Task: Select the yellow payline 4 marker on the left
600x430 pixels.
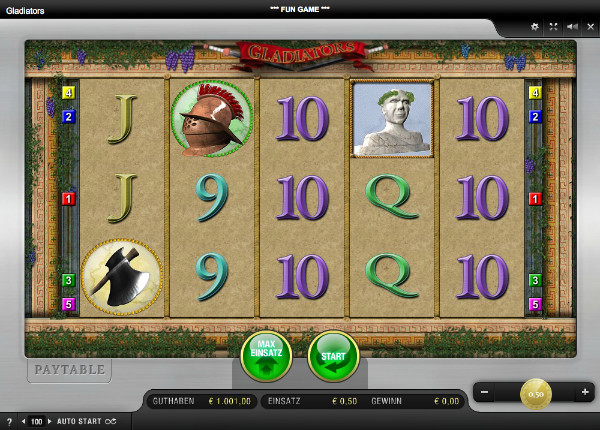Action: (69, 93)
